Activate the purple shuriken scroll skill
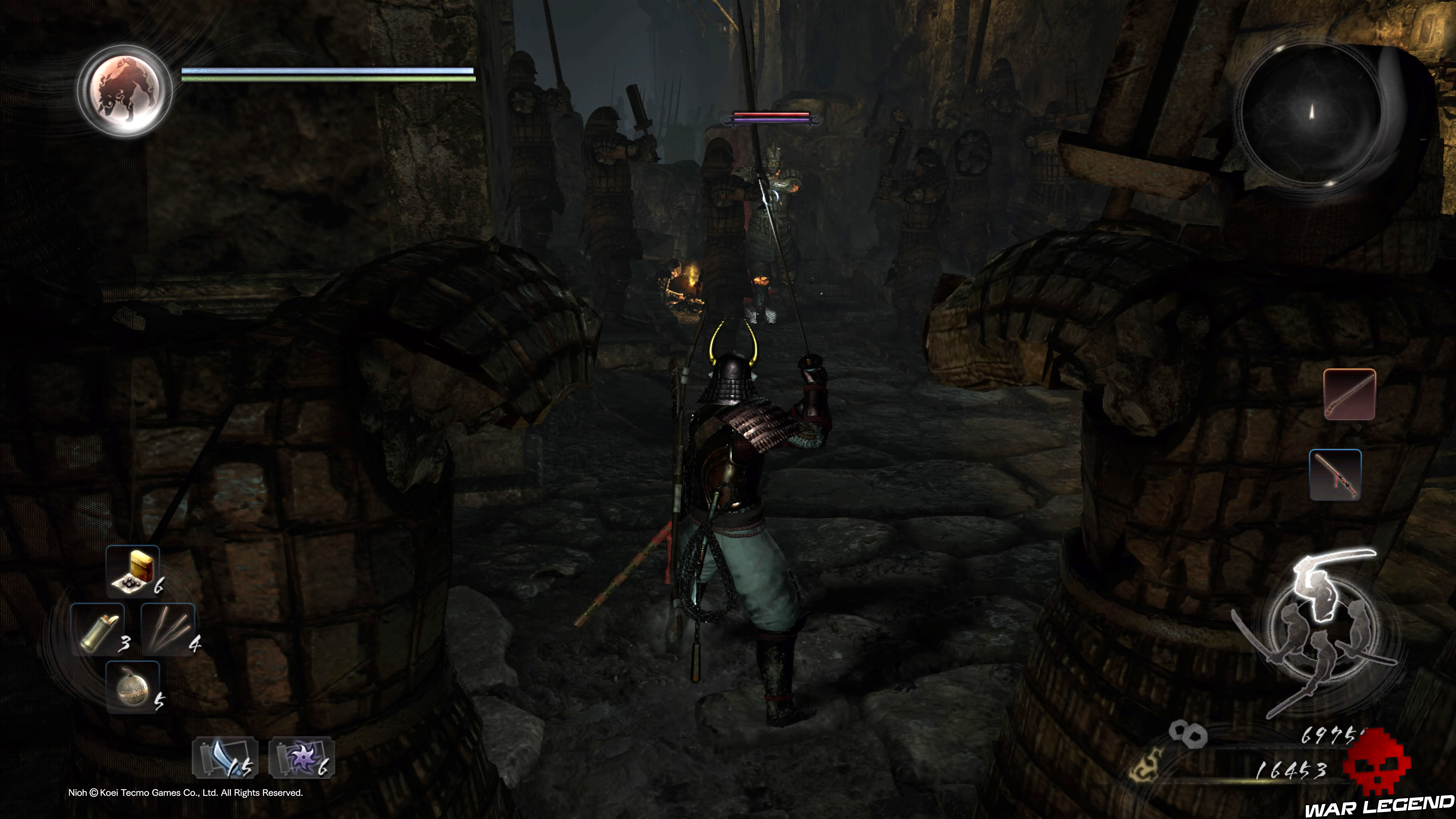1456x819 pixels. [x=302, y=758]
